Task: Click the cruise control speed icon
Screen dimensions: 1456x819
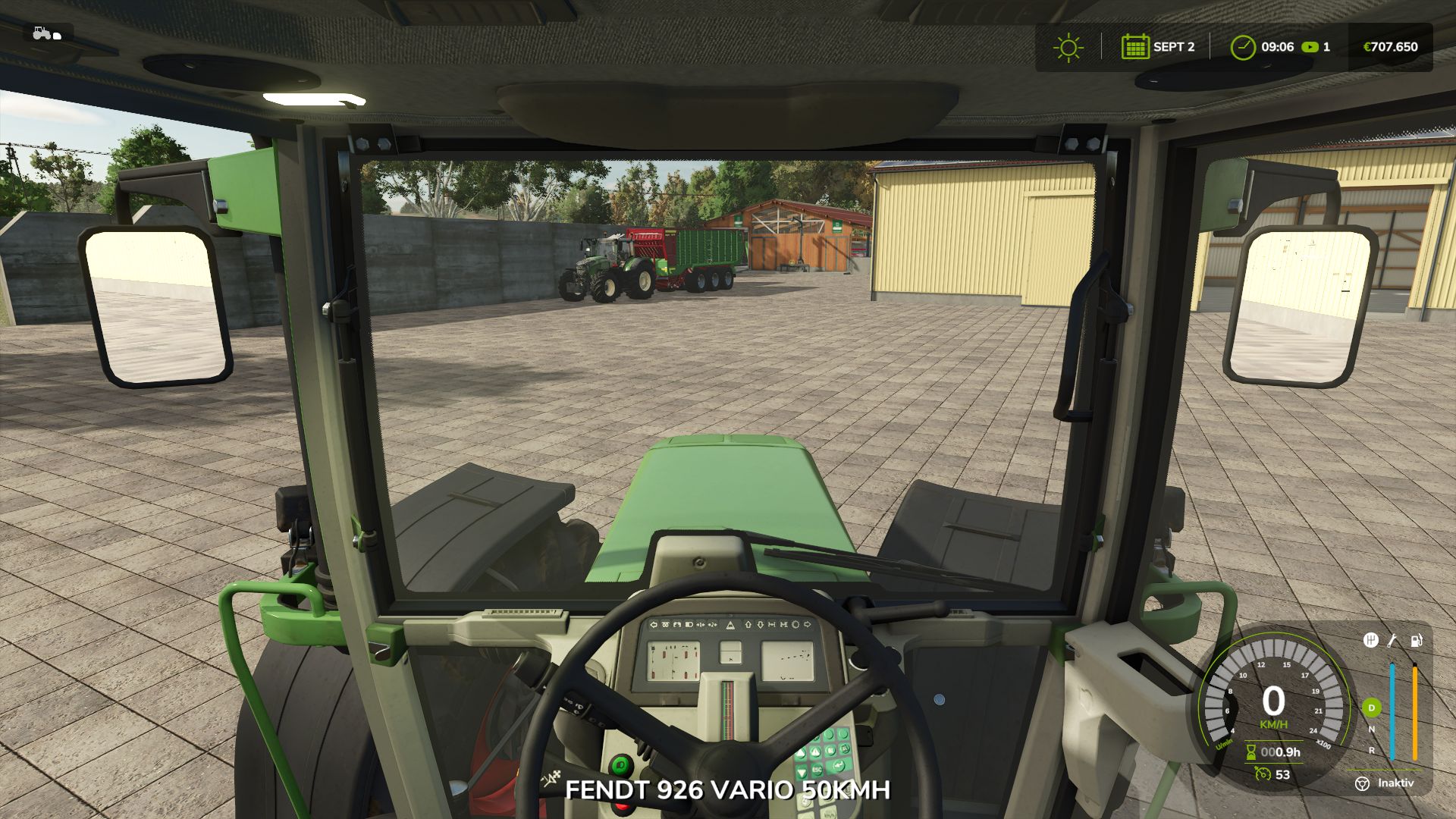Action: tap(1262, 774)
